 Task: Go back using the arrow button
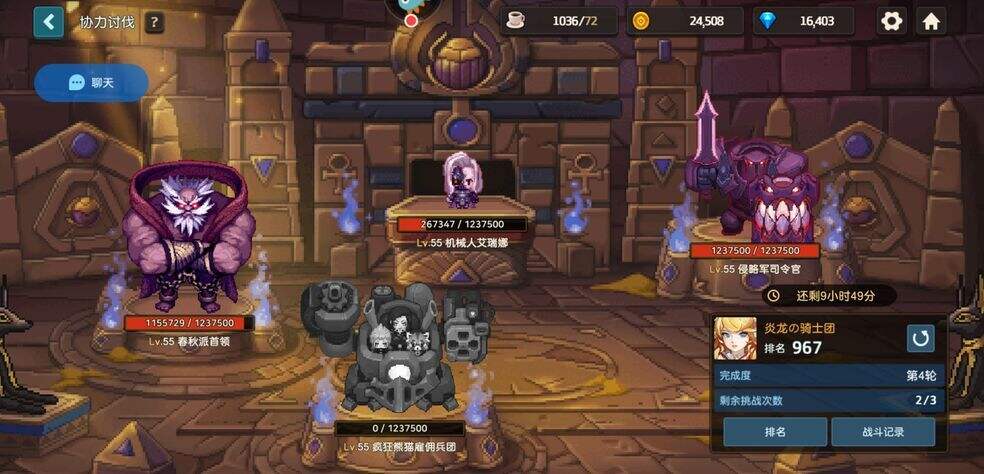pos(48,22)
